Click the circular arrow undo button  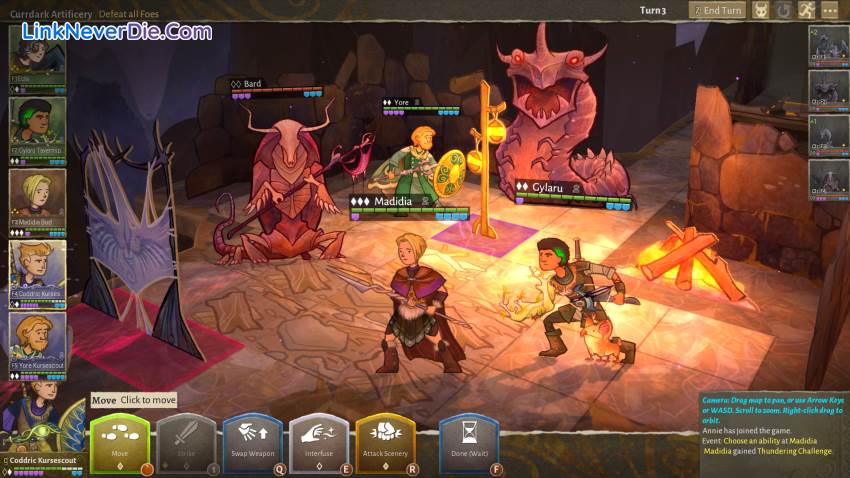pos(784,10)
